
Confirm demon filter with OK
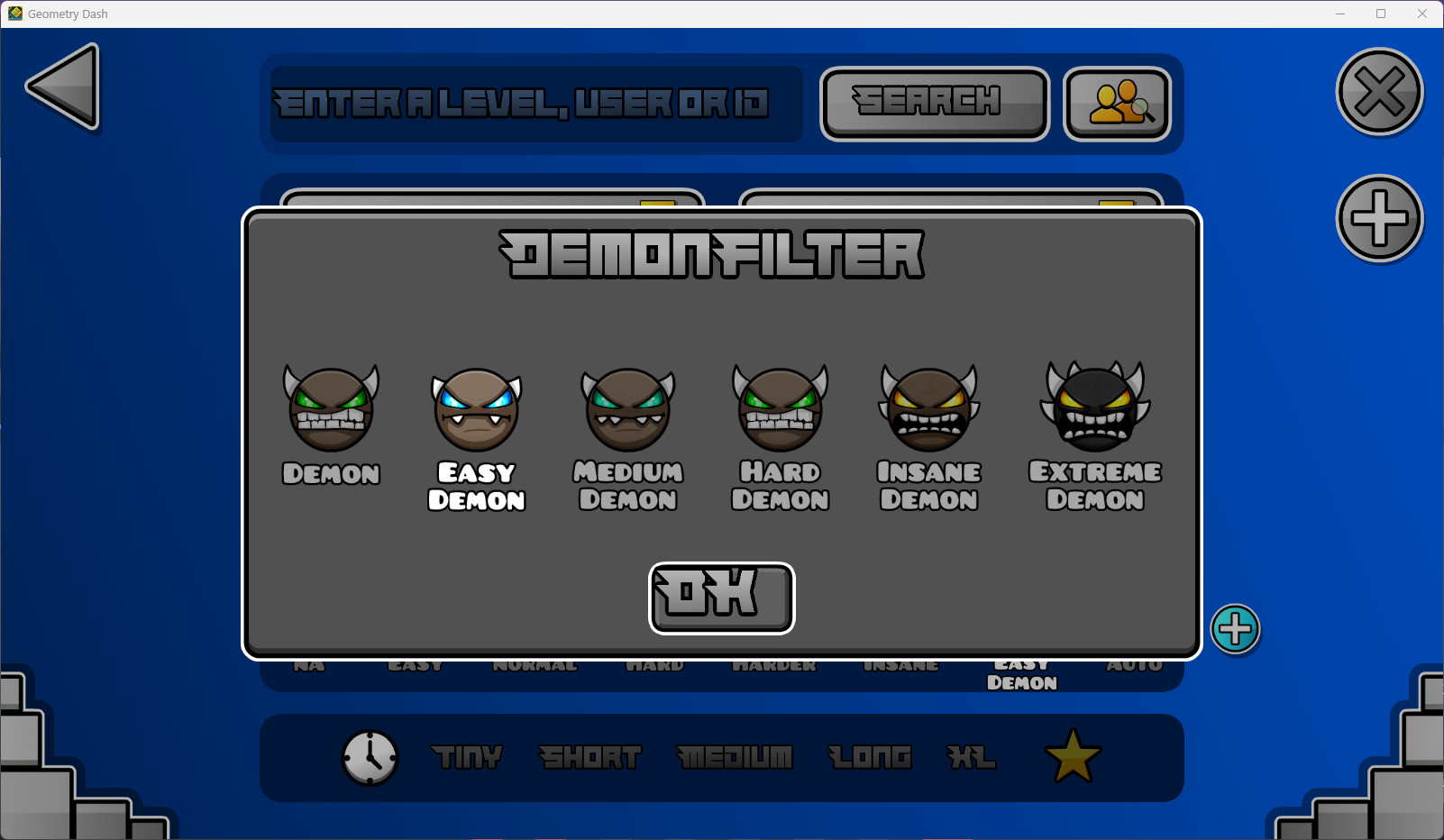721,597
